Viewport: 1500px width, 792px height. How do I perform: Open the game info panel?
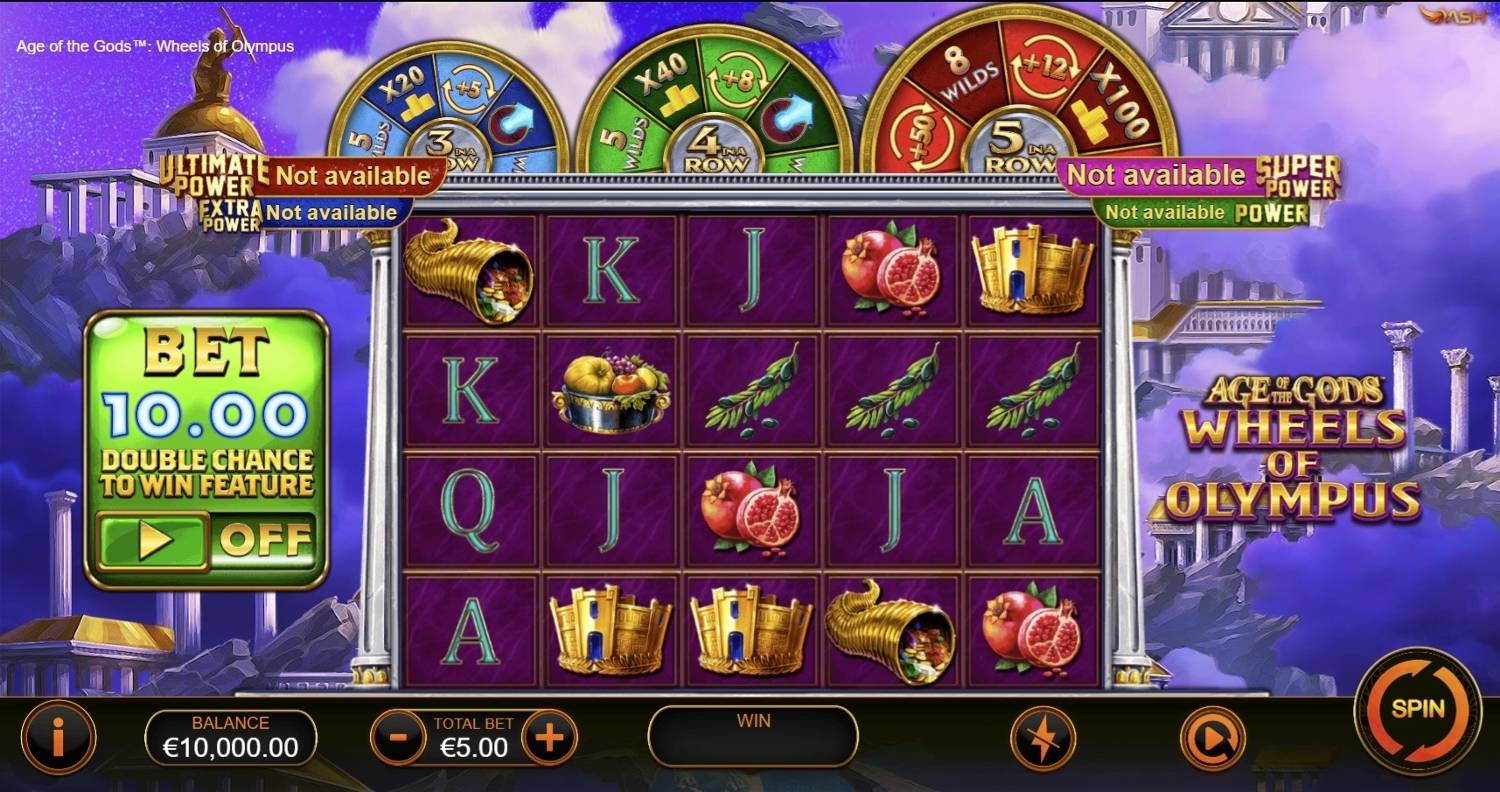[x=60, y=738]
